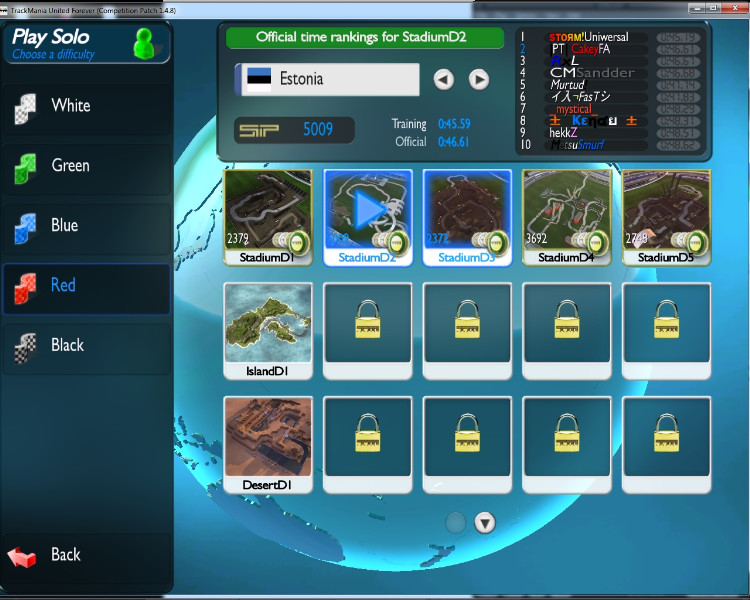Select the White difficulty
Screen dimensions: 750x600
pyautogui.click(x=84, y=106)
